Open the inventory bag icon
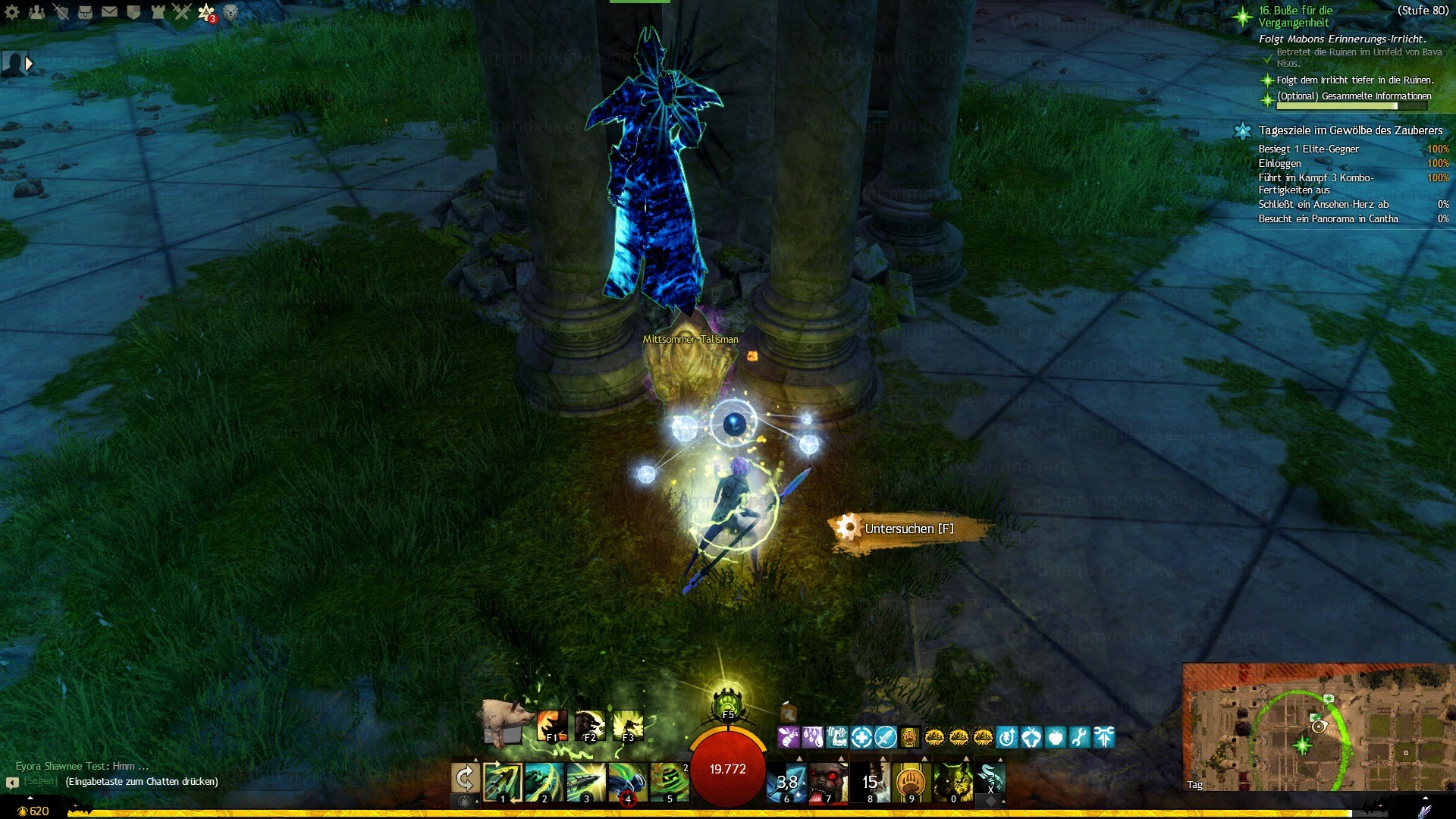Image resolution: width=1456 pixels, height=819 pixels. click(85, 12)
